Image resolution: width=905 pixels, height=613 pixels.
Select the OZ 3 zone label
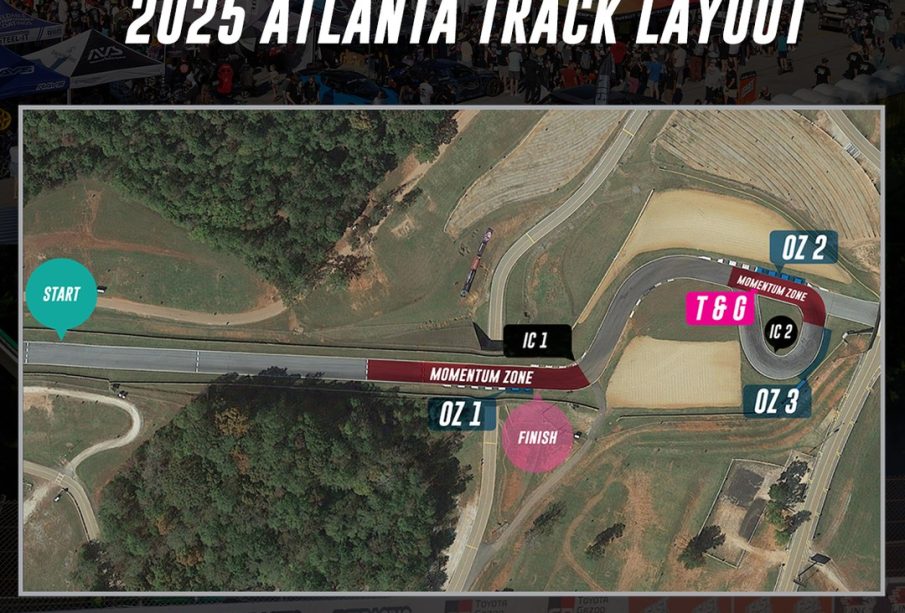(776, 402)
